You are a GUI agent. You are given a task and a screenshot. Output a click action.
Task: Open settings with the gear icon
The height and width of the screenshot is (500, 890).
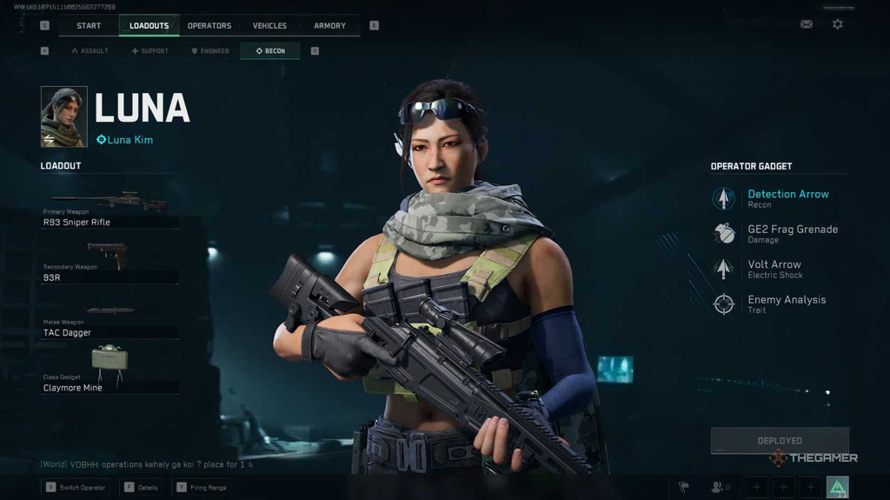[x=838, y=25]
